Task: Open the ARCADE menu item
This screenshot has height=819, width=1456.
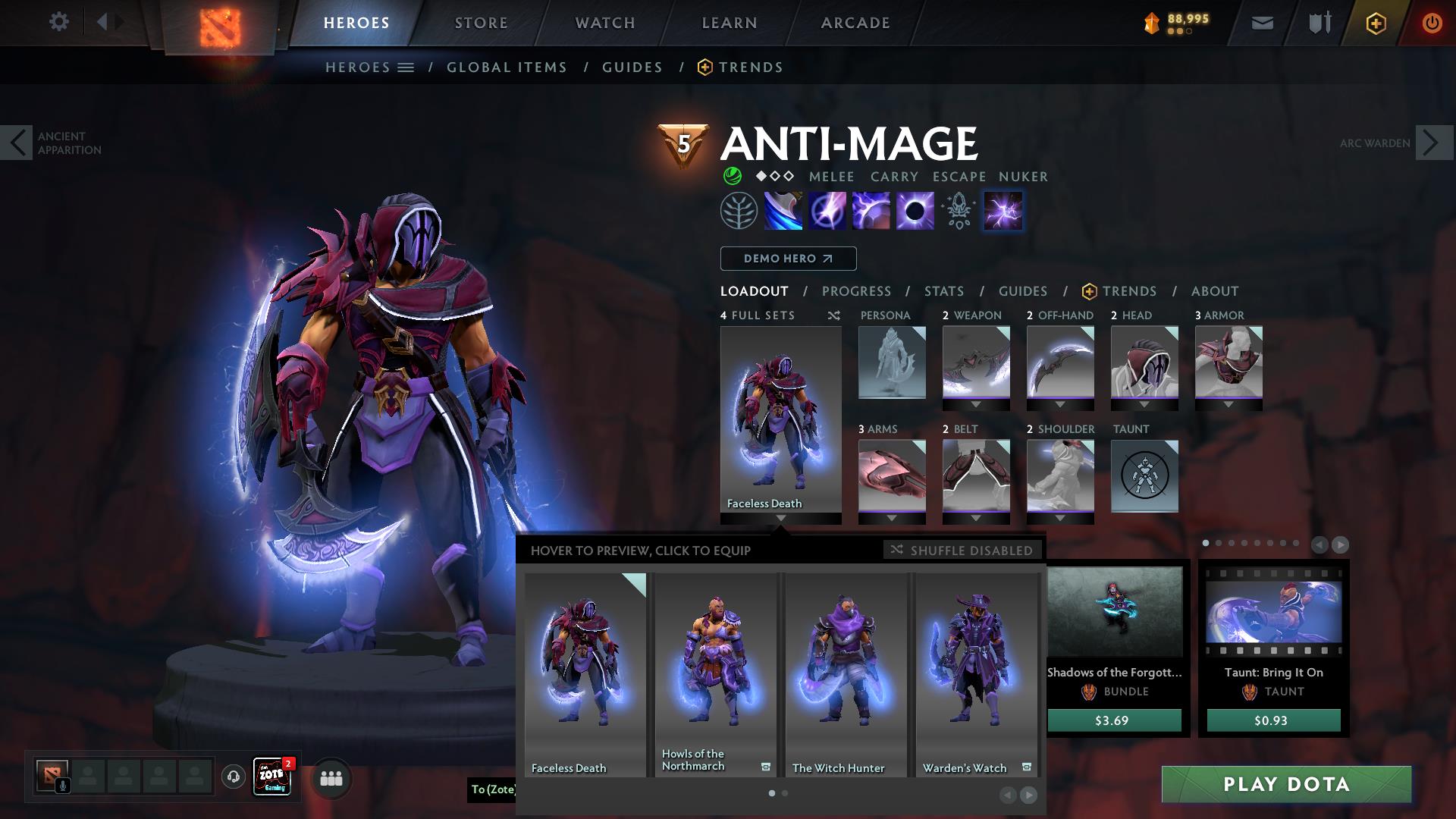Action: tap(854, 22)
